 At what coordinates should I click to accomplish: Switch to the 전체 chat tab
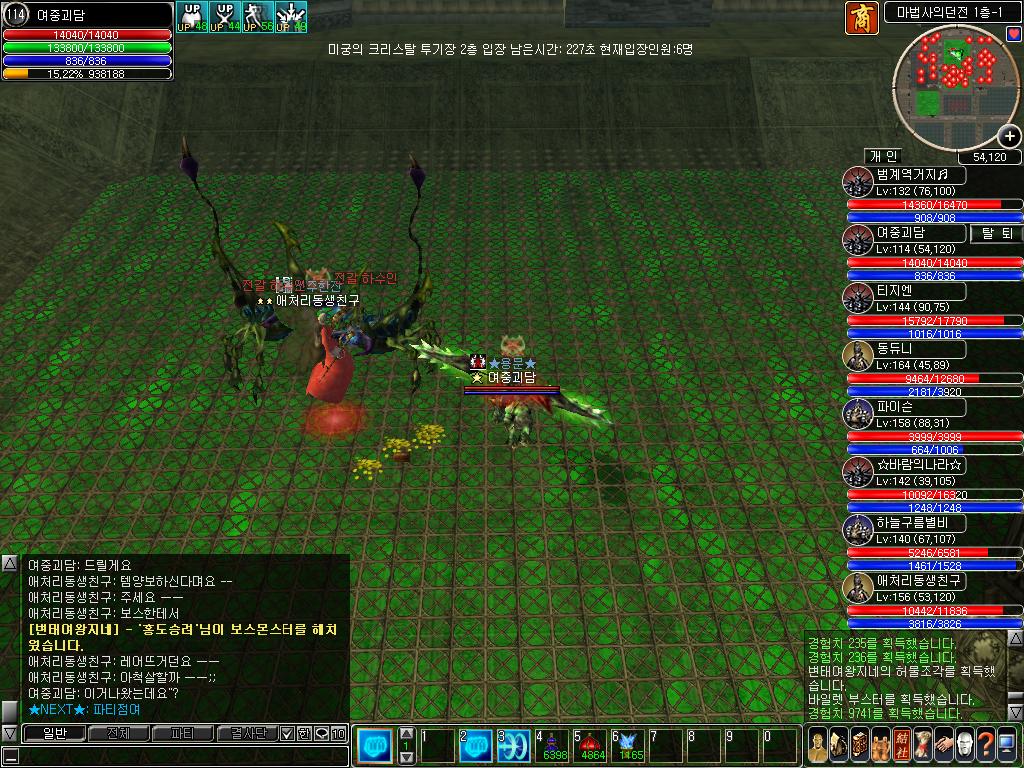[x=117, y=734]
